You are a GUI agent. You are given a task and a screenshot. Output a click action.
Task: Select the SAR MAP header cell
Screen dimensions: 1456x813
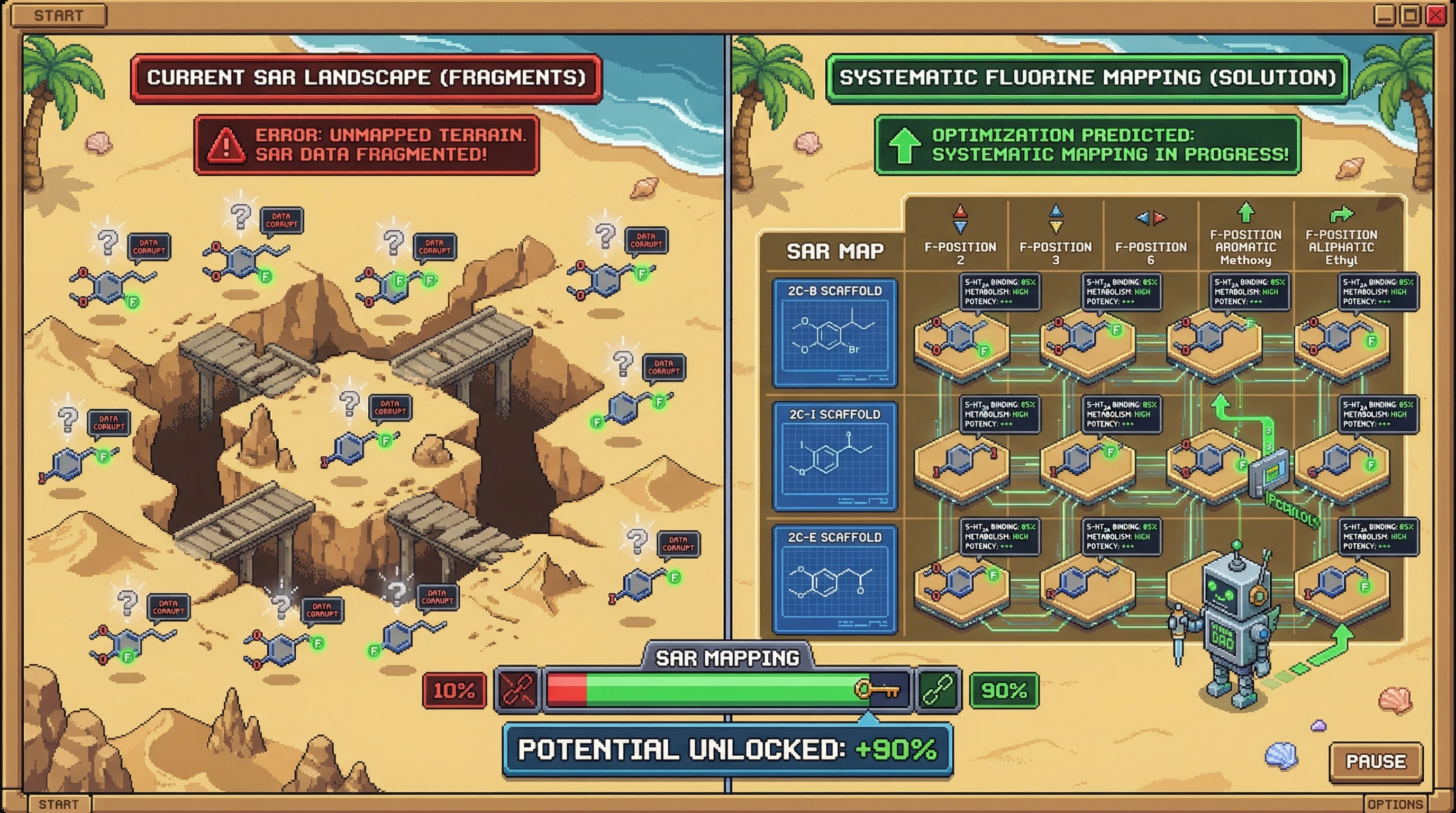coord(835,251)
